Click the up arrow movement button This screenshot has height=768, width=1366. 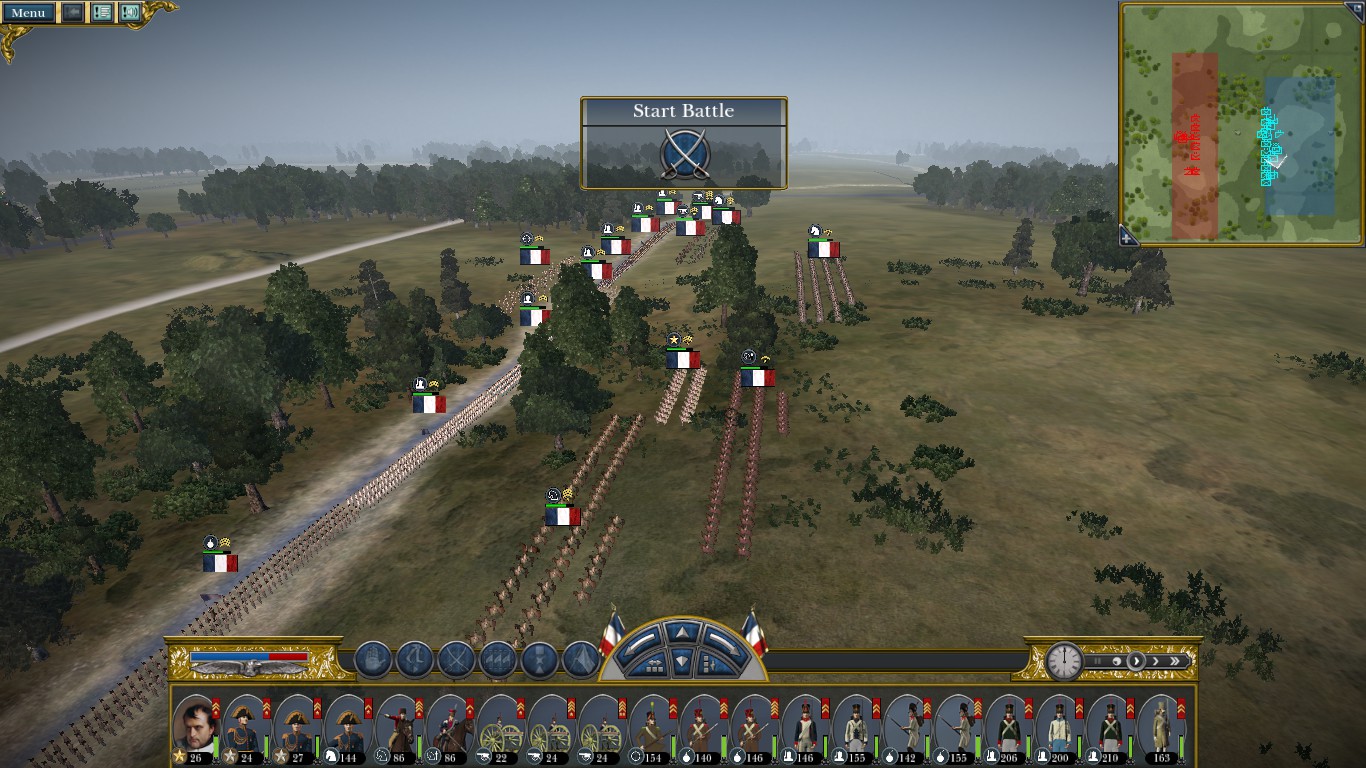tap(683, 632)
